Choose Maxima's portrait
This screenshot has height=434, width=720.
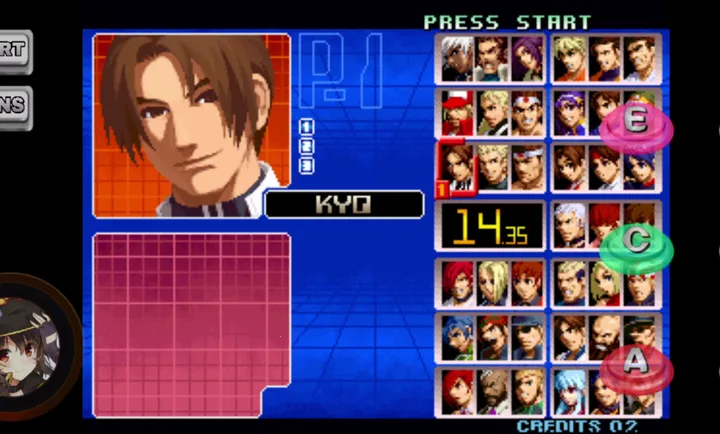(x=493, y=60)
